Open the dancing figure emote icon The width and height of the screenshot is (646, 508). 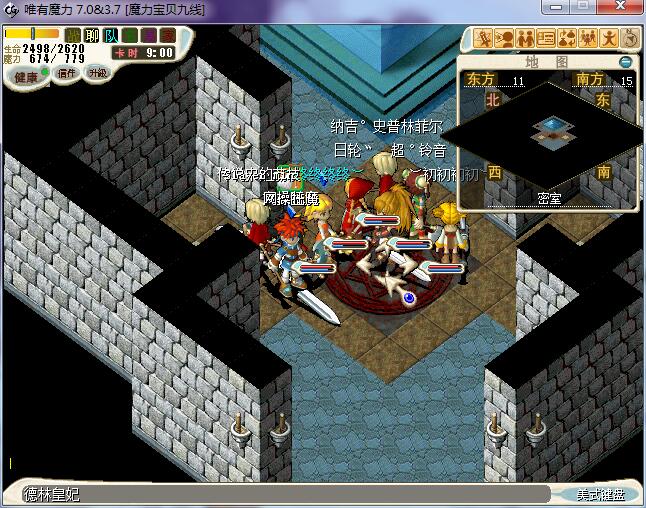609,39
